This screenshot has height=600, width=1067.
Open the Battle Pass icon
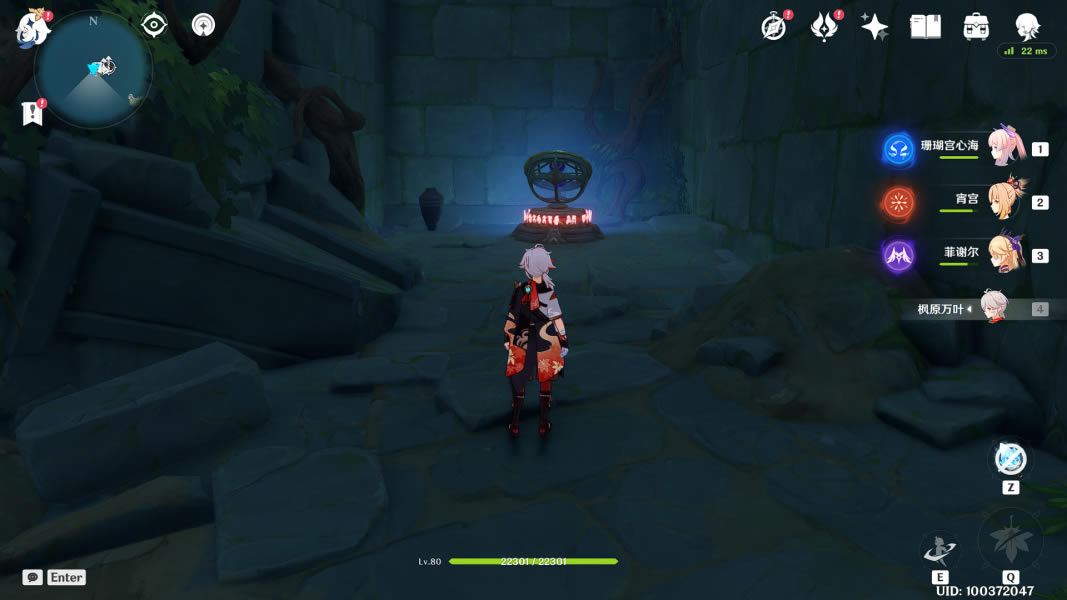pyautogui.click(x=824, y=27)
